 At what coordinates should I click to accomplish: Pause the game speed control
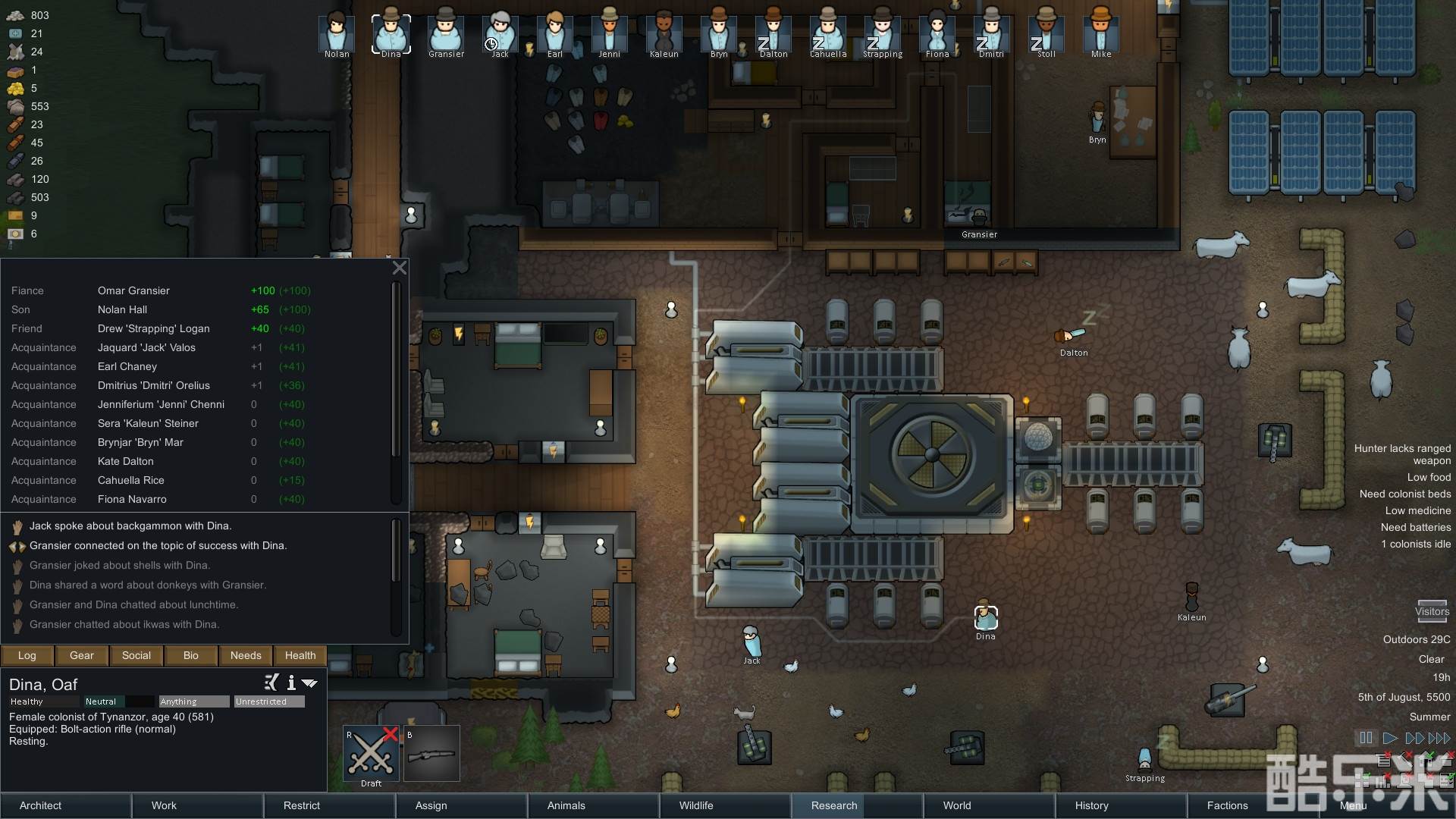pos(1366,738)
